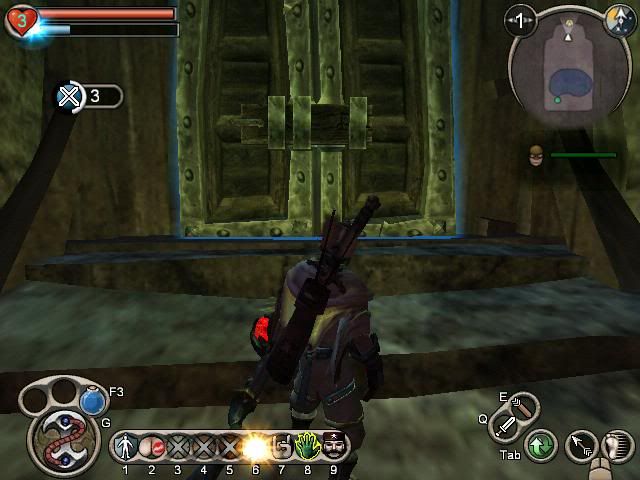Choose the pirate face expression slot
Viewport: 640px width, 480px height.
pos(333,445)
